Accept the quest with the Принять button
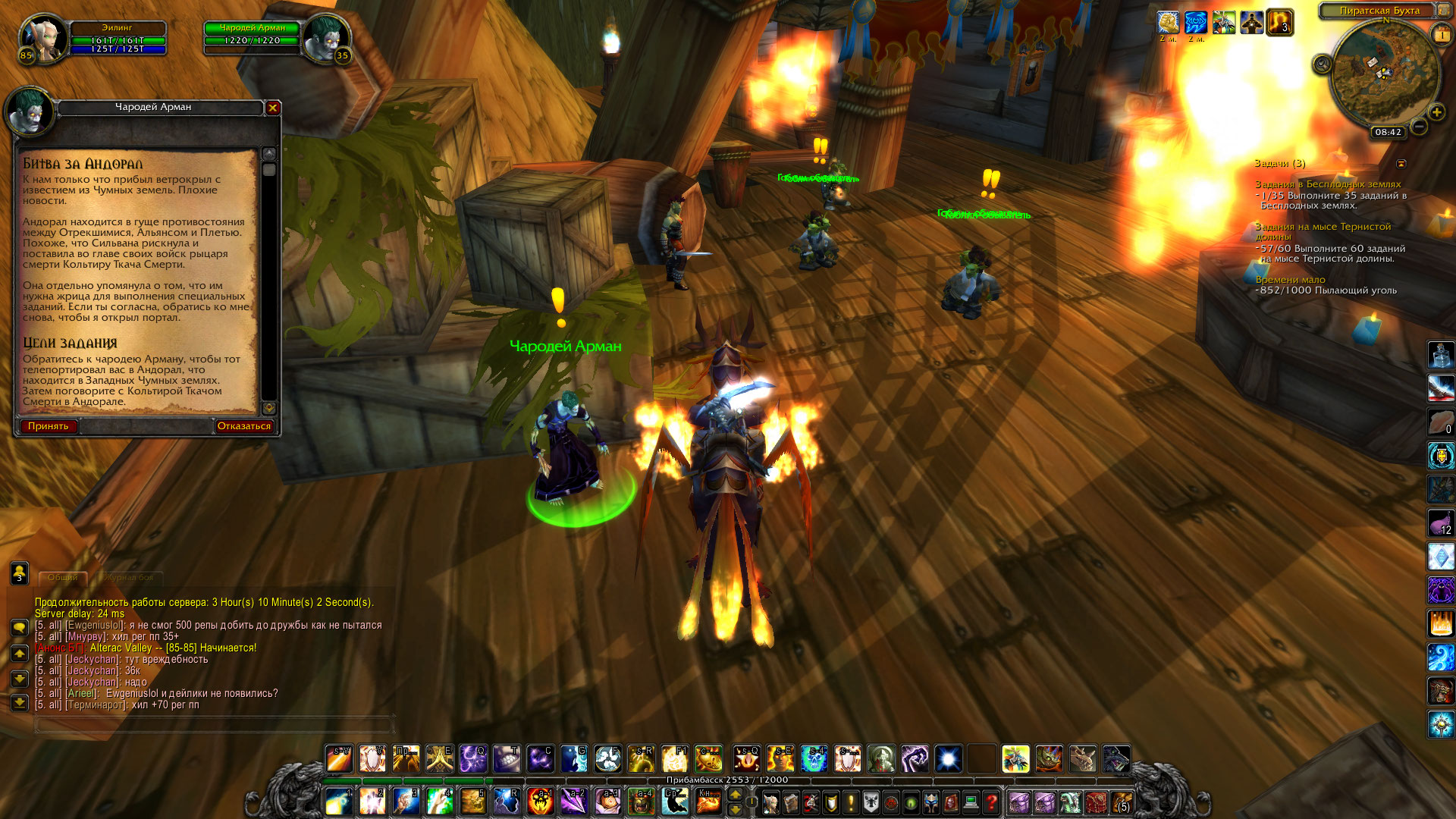Viewport: 1456px width, 819px height. point(48,426)
